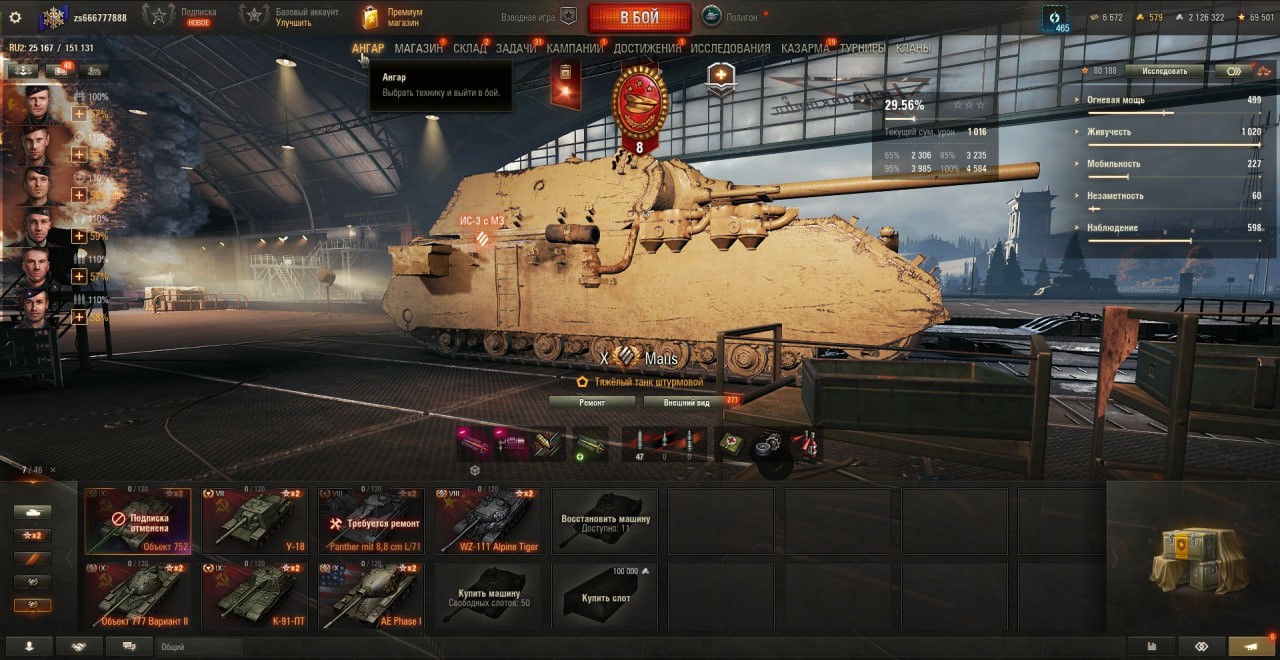Select the K-91-ПТ tank

(x=254, y=595)
